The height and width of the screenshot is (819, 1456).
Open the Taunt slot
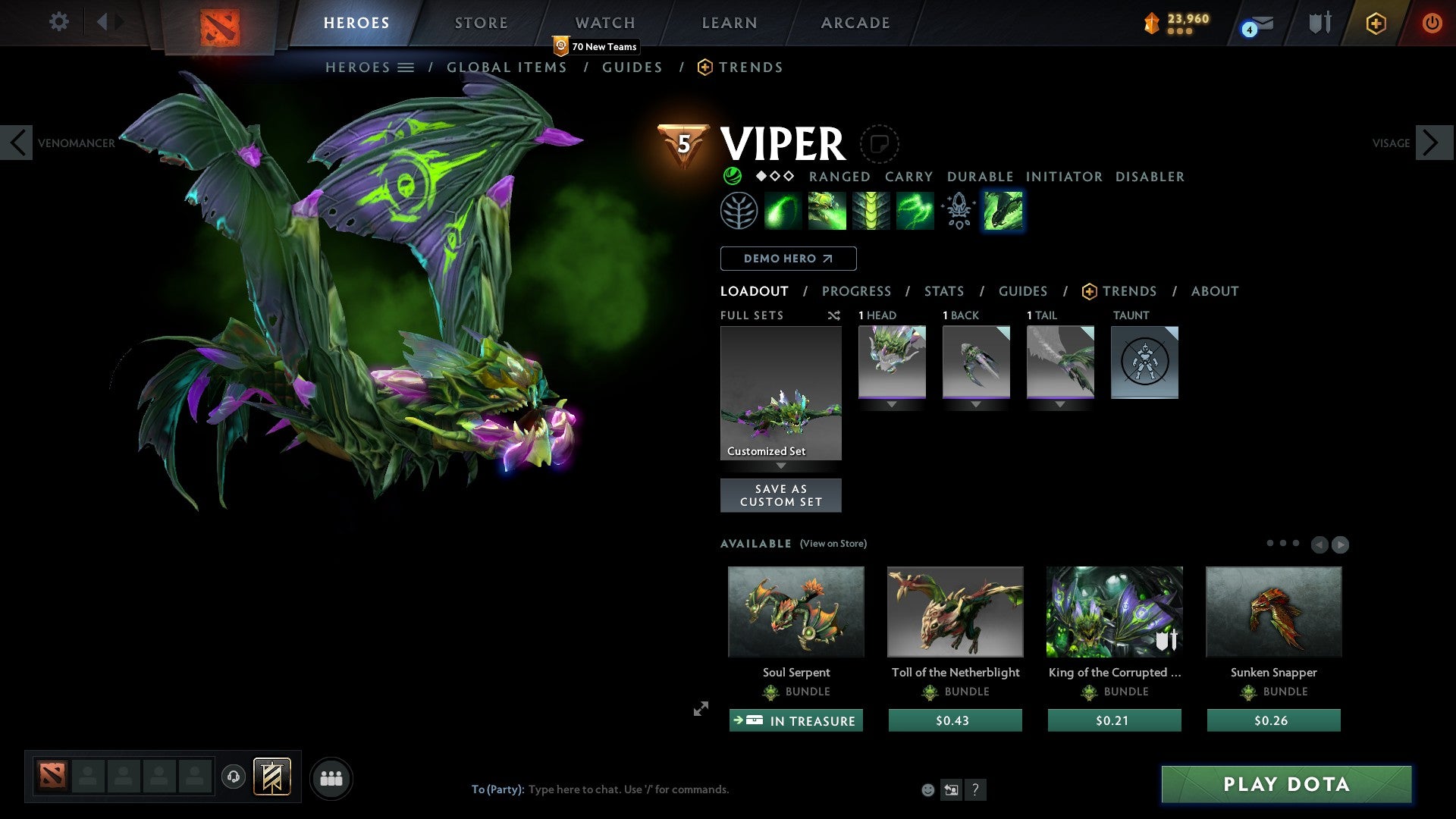(x=1144, y=362)
